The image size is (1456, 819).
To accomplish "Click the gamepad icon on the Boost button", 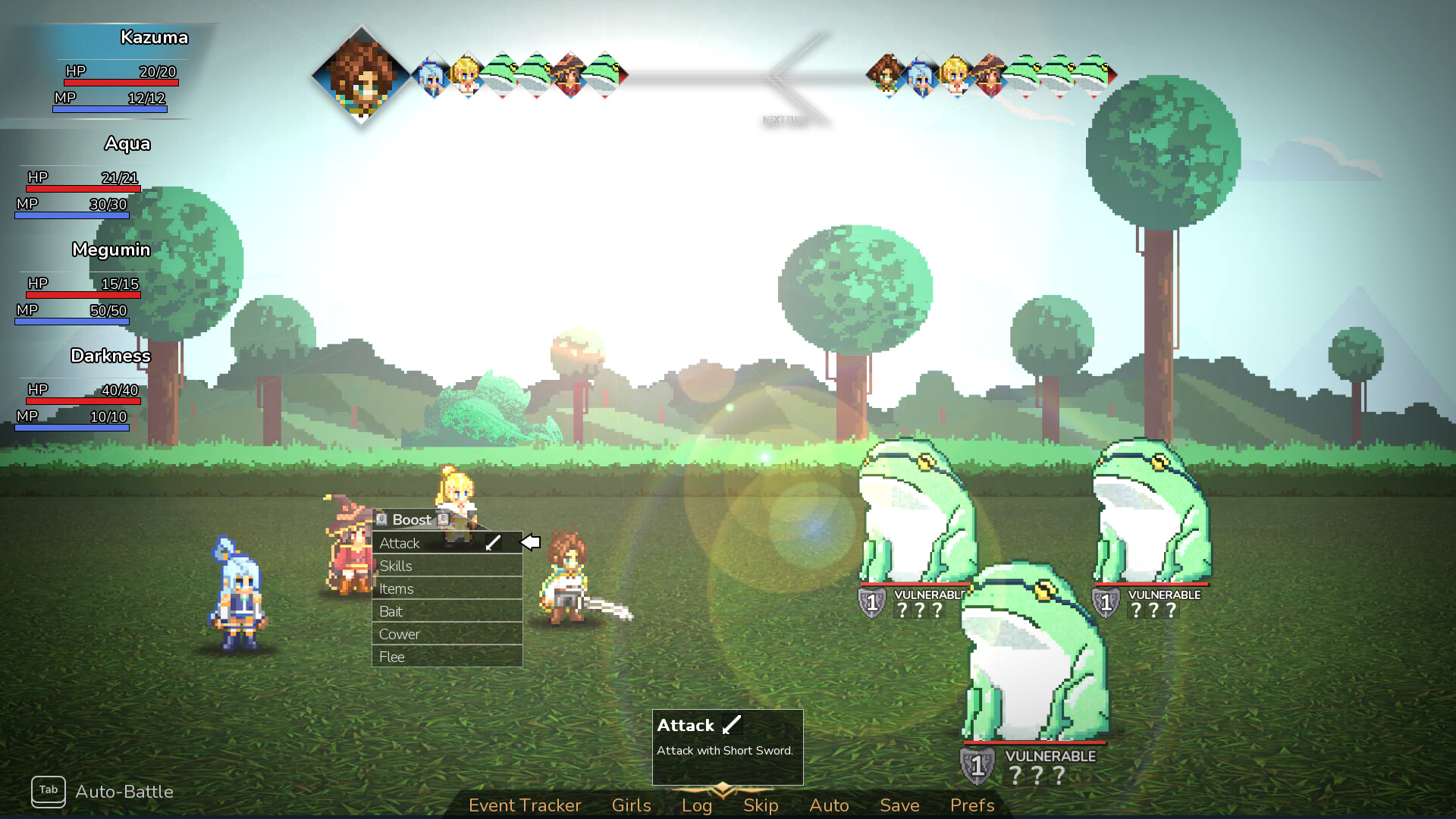I will click(x=381, y=519).
